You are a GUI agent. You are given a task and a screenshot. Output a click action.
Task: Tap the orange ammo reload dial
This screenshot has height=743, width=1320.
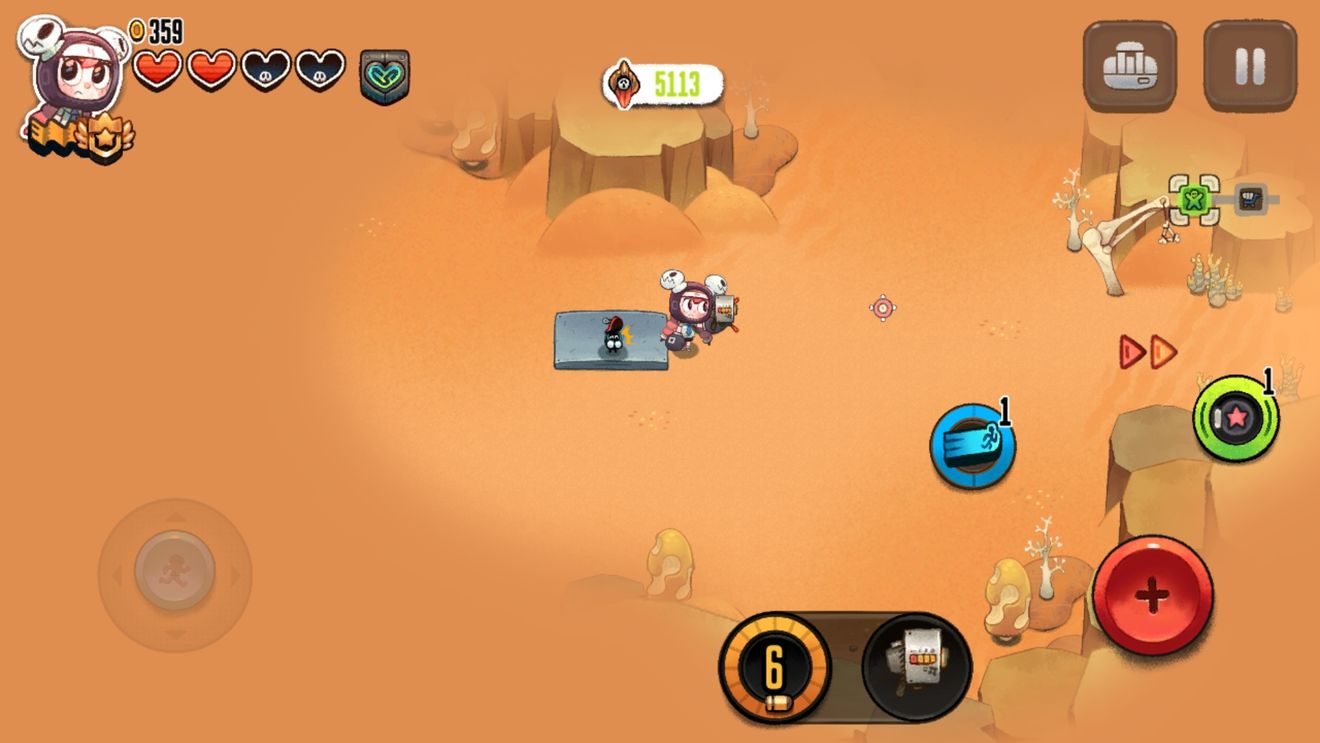coord(774,667)
